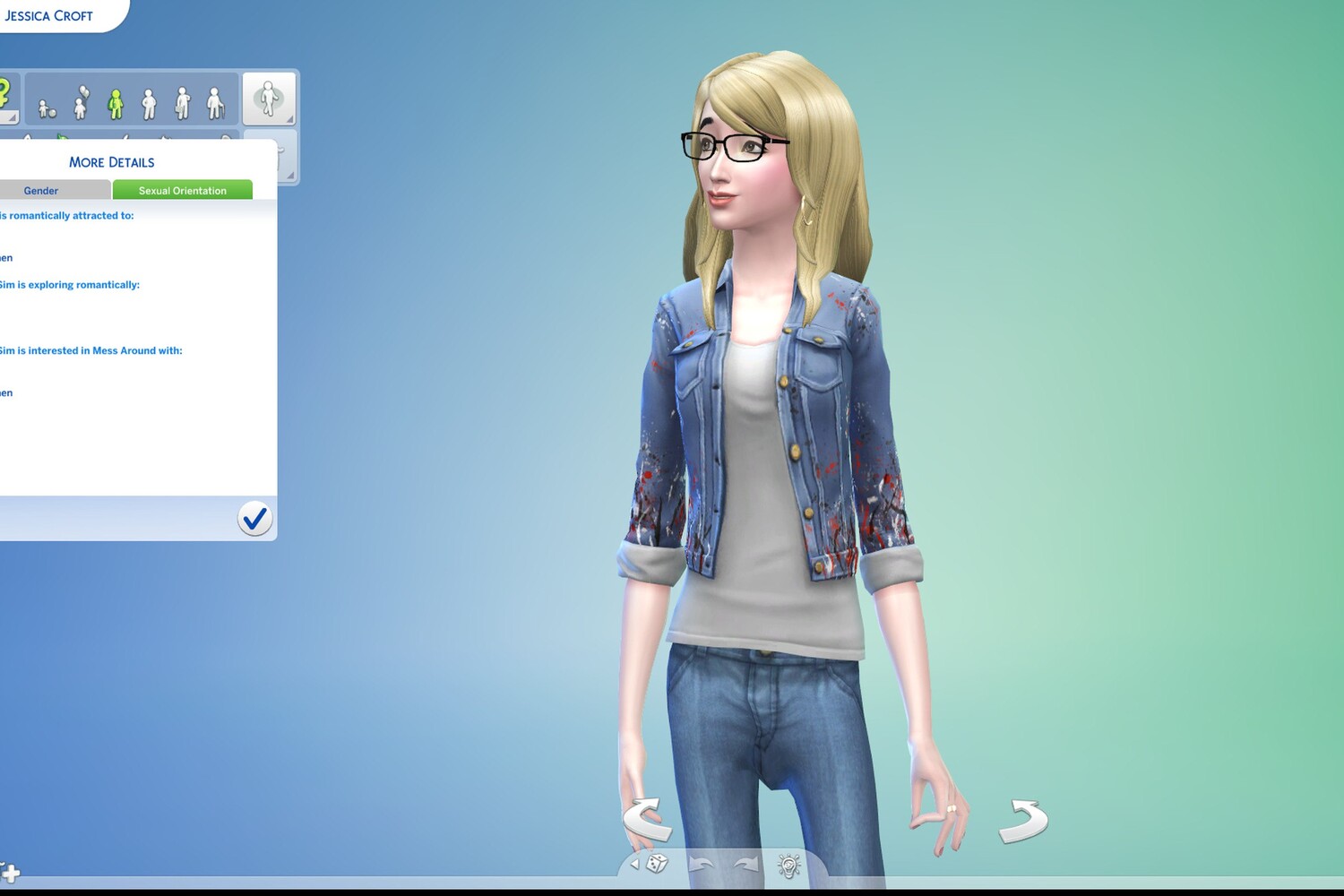Image resolution: width=1344 pixels, height=896 pixels.
Task: Select the child age with balloons
Action: click(81, 104)
